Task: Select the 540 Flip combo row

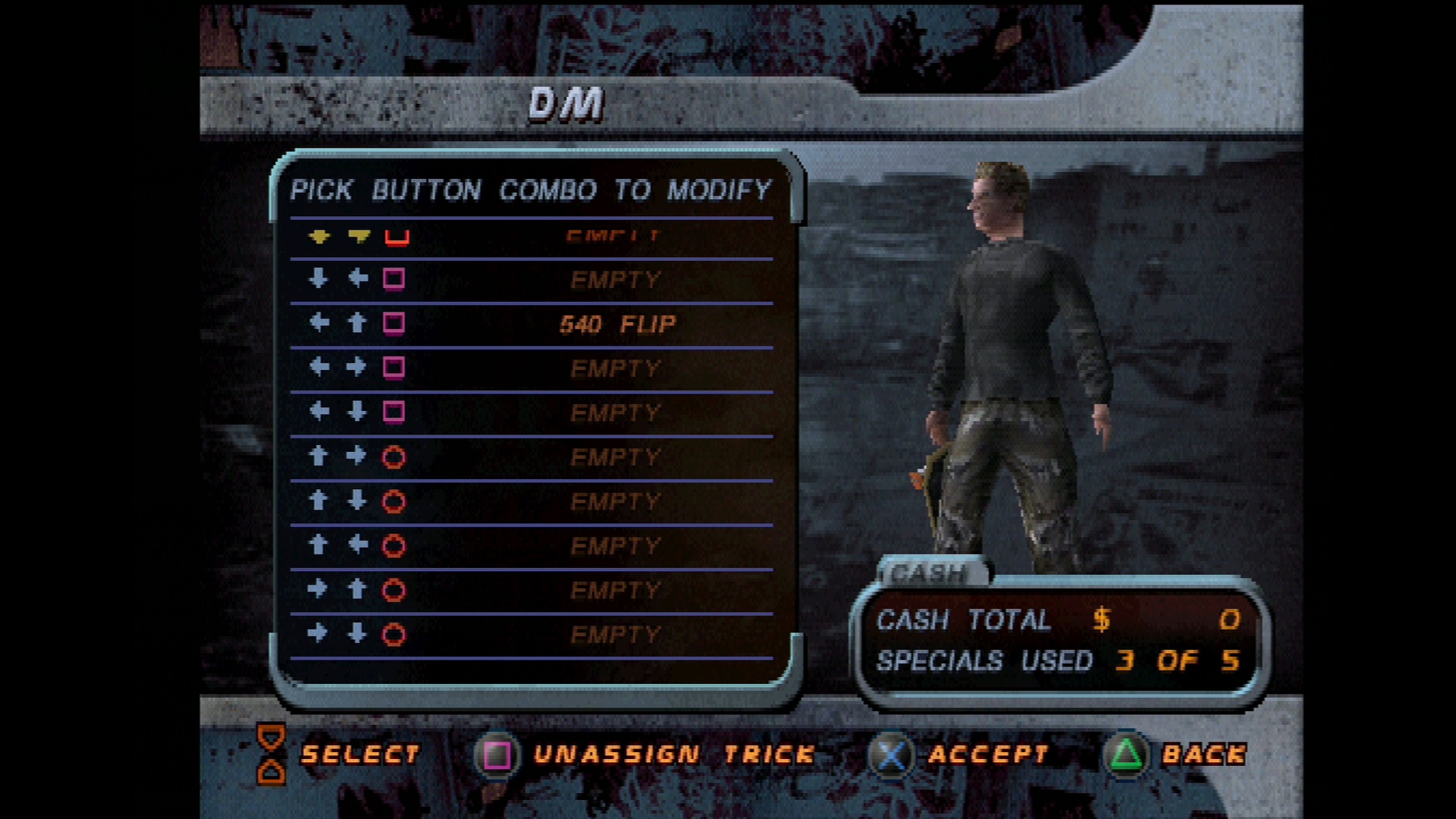Action: pos(531,325)
